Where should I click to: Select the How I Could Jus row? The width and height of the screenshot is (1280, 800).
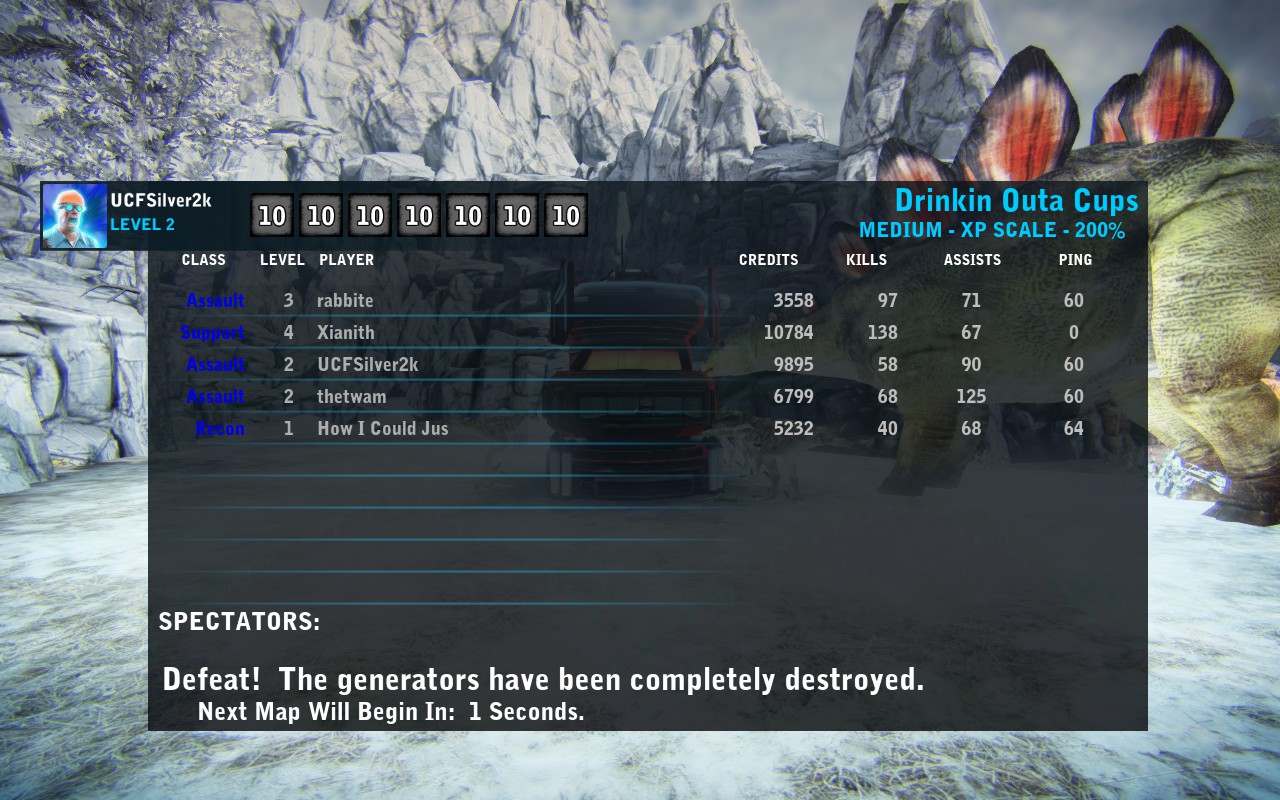pyautogui.click(x=382, y=429)
